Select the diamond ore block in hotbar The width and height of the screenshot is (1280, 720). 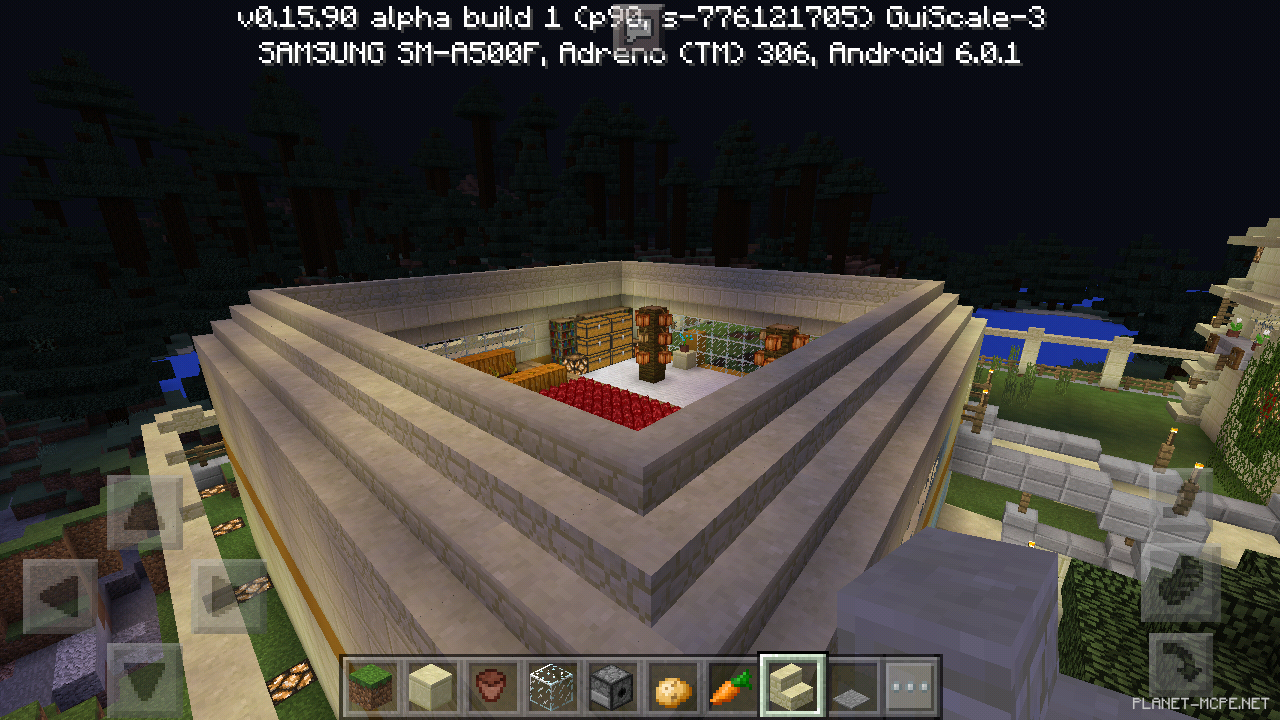pos(550,687)
